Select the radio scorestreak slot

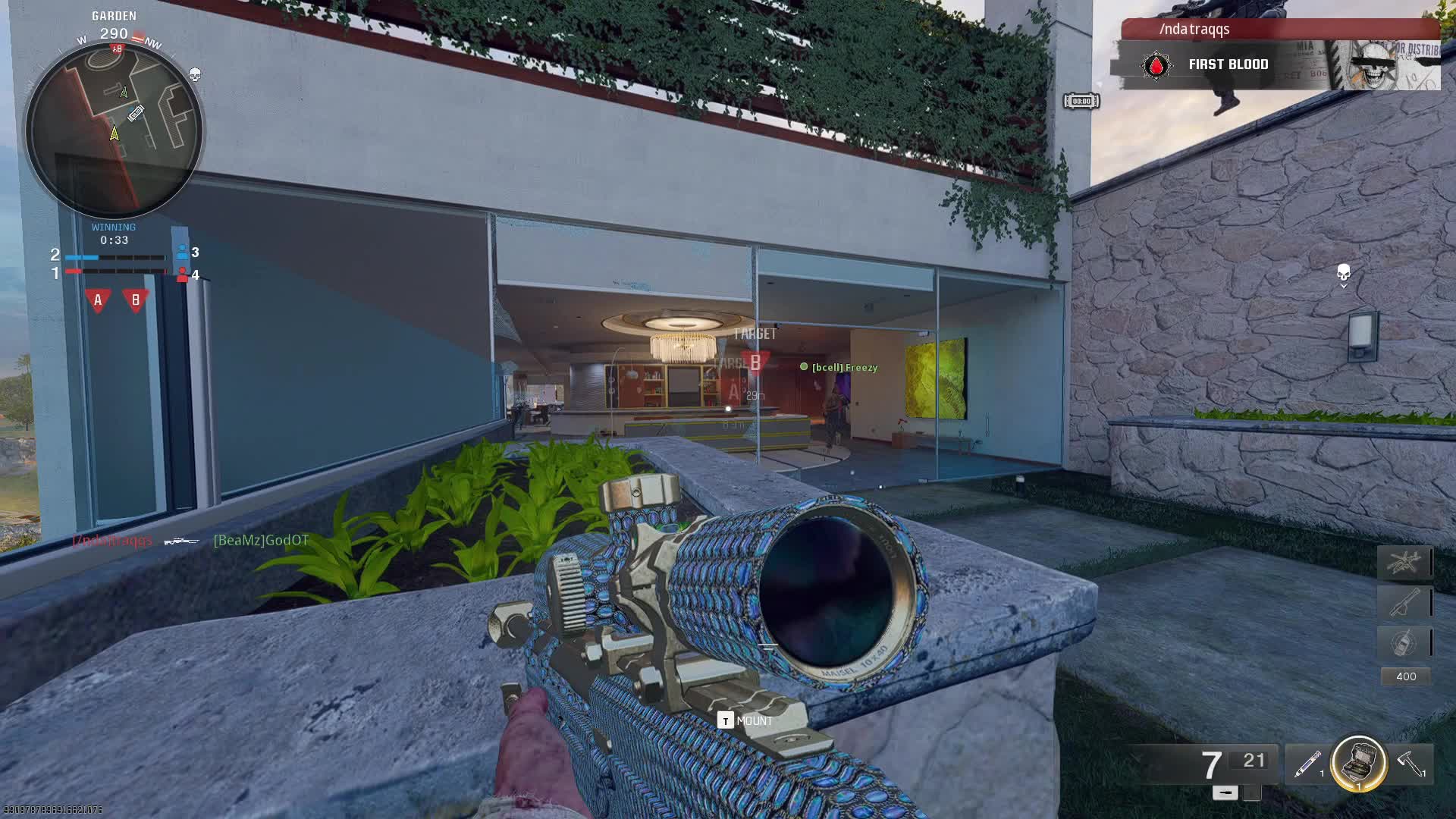click(1404, 642)
